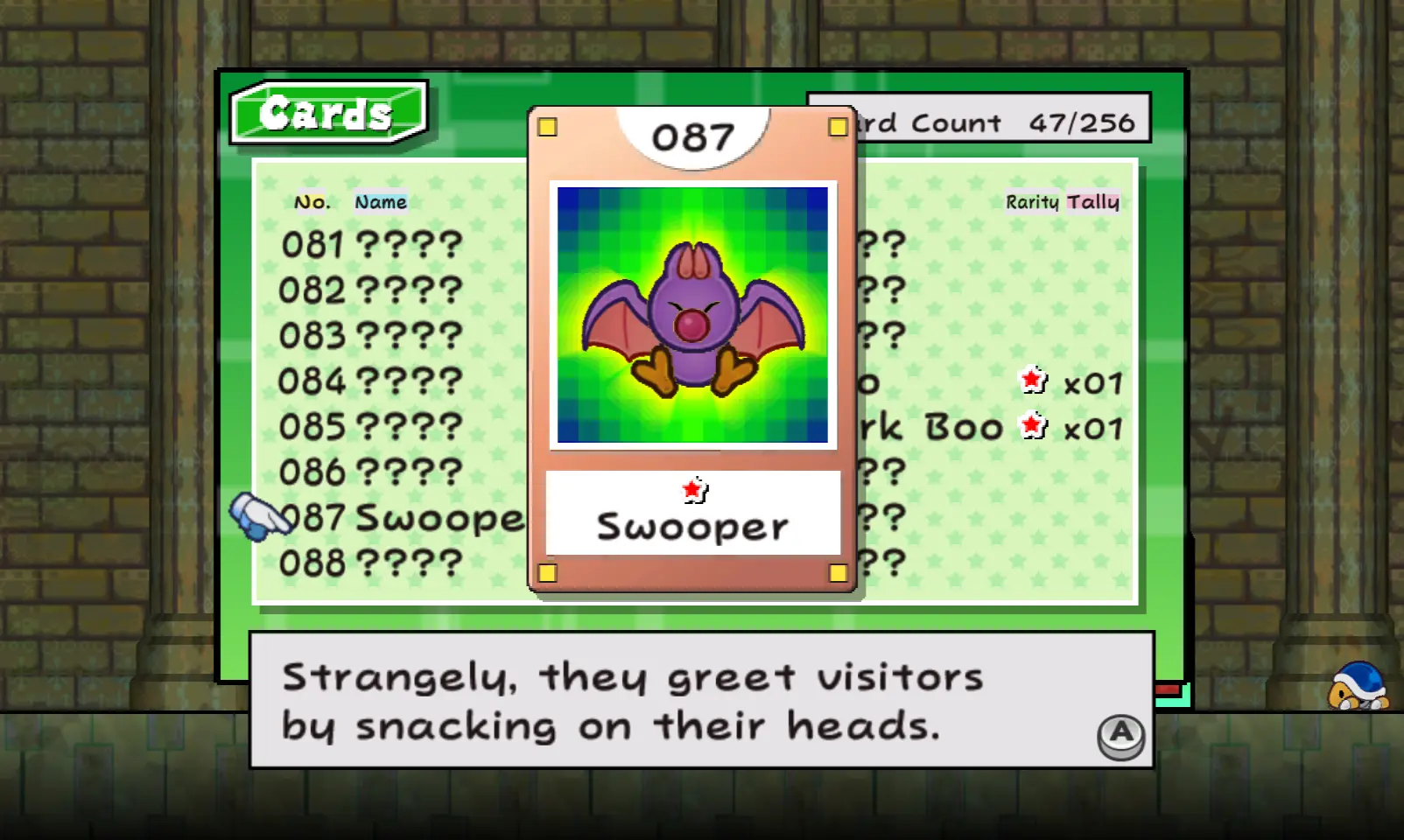Viewport: 1404px width, 840px height.
Task: Open the Cards title label
Action: pos(327,113)
